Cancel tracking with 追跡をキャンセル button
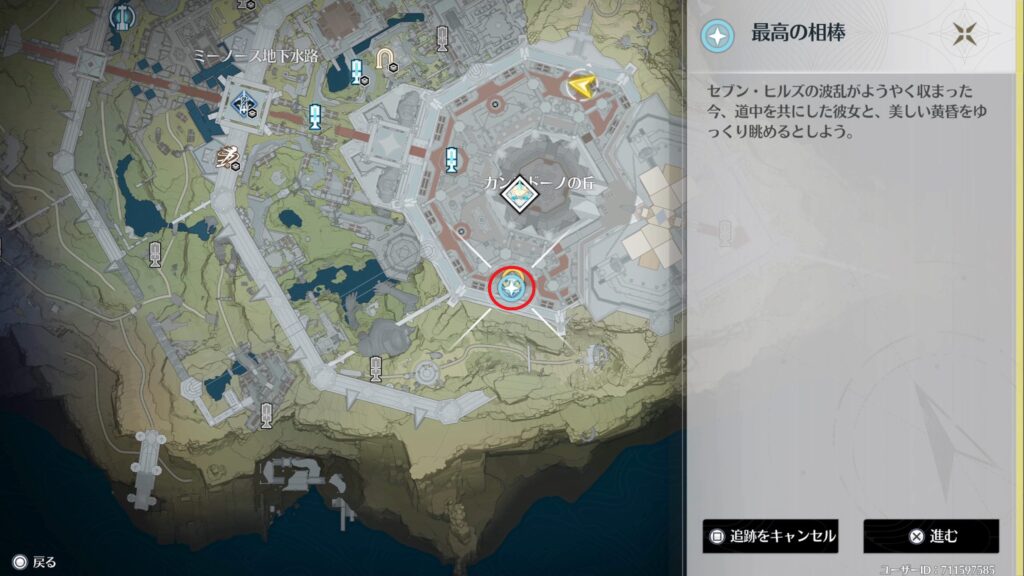The image size is (1024, 576). click(770, 536)
